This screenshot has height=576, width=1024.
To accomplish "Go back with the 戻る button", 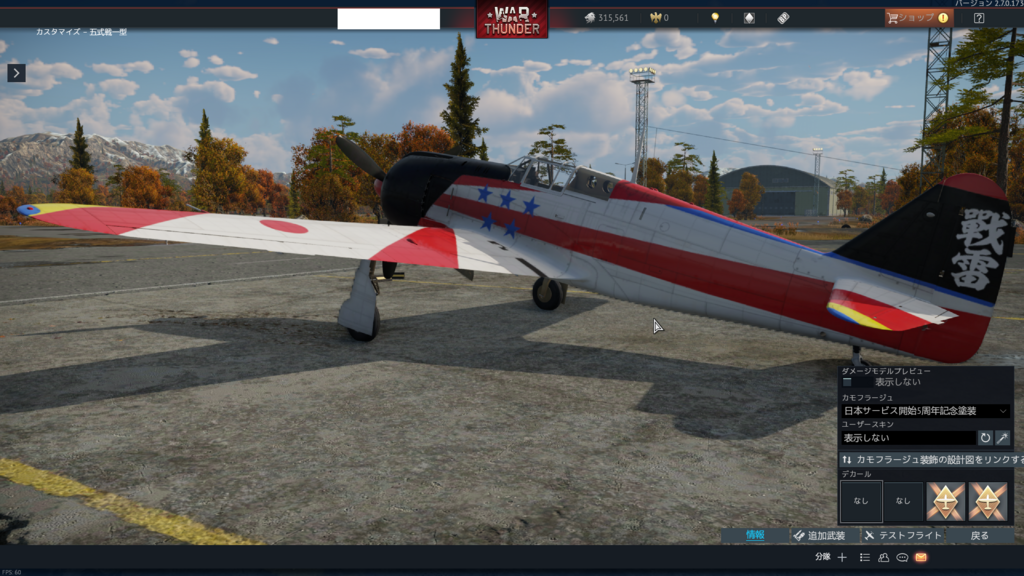I will click(980, 536).
